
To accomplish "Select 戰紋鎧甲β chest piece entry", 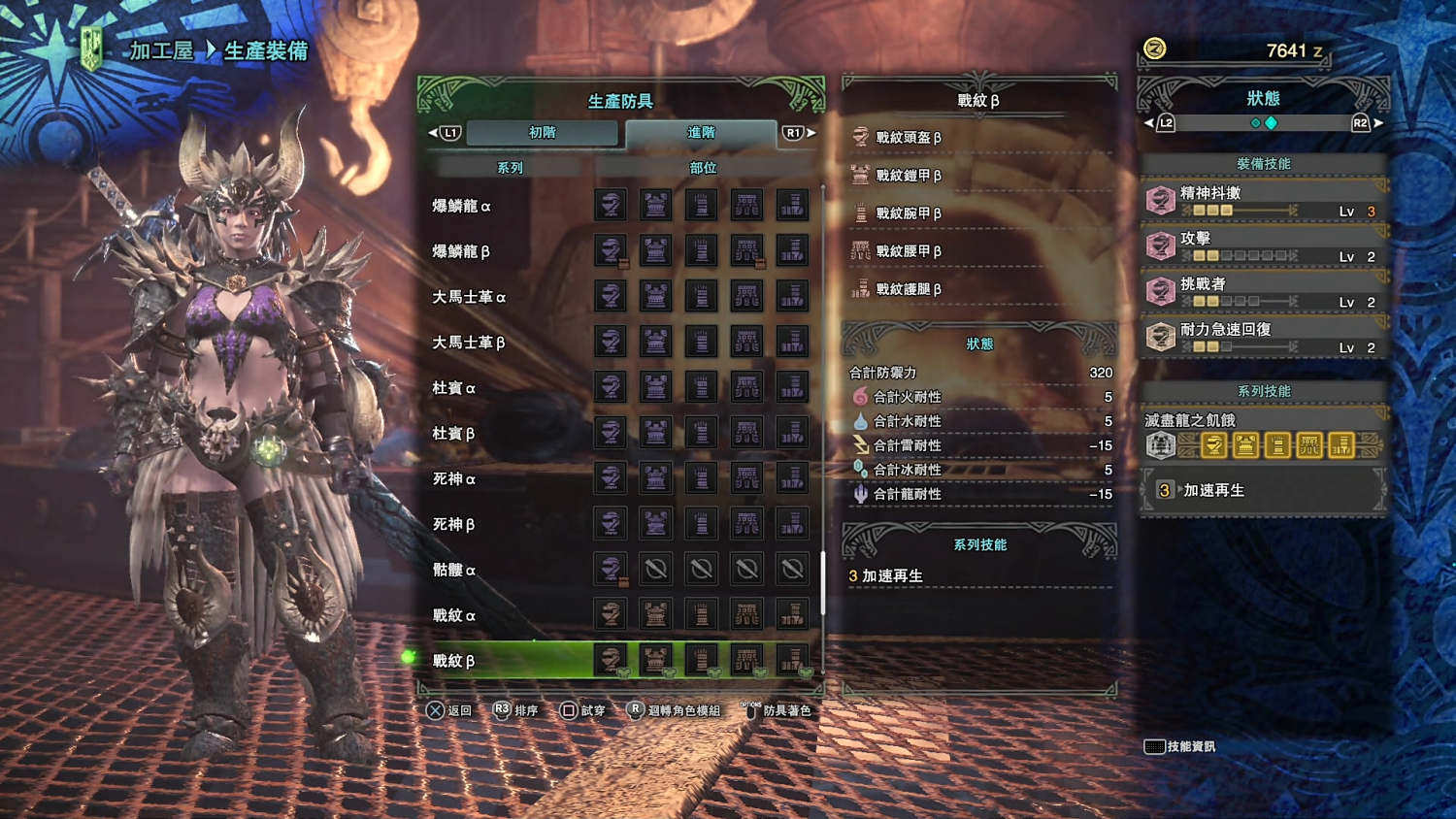I will pyautogui.click(x=909, y=176).
